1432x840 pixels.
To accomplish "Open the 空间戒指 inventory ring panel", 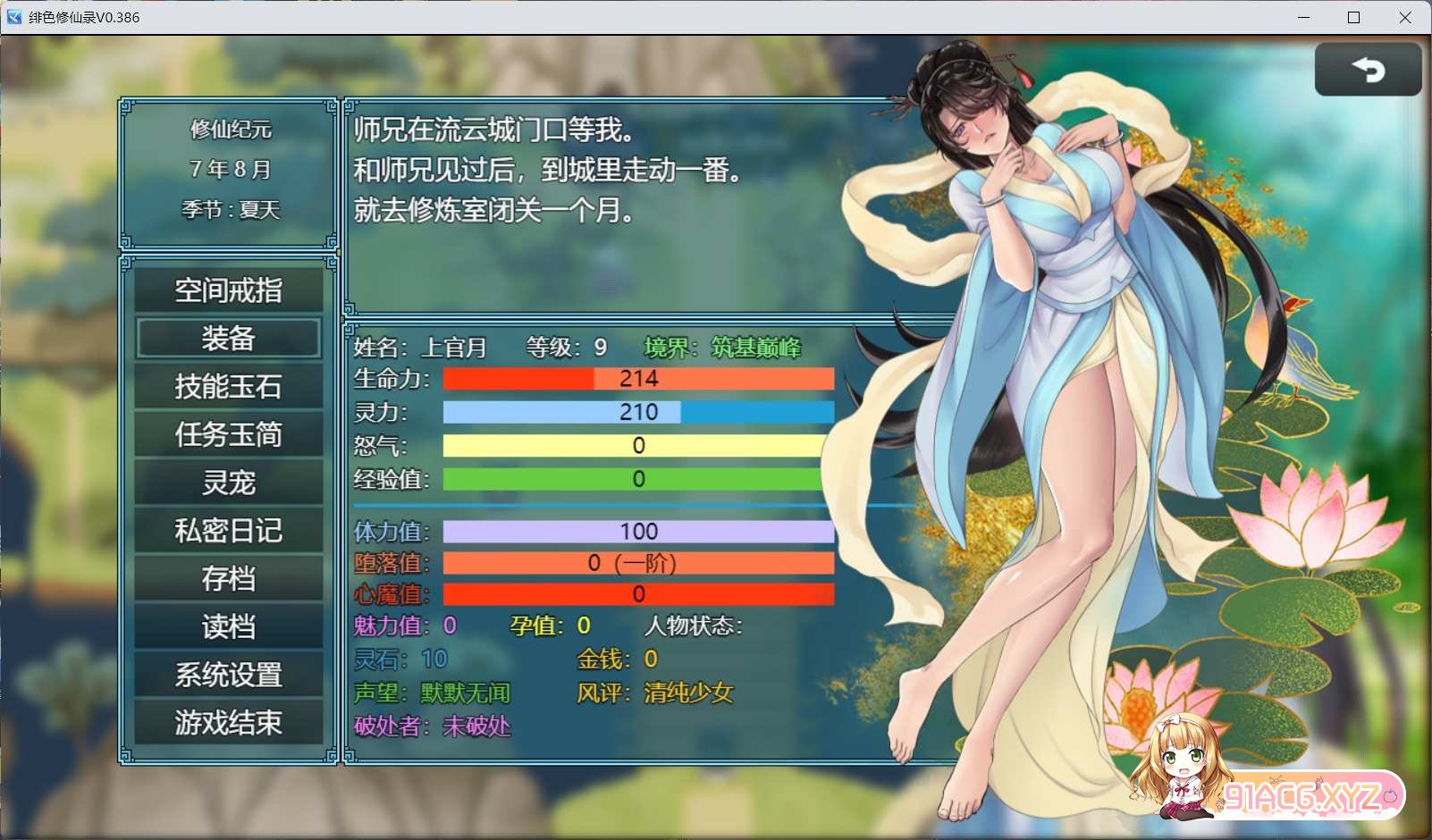I will (228, 289).
